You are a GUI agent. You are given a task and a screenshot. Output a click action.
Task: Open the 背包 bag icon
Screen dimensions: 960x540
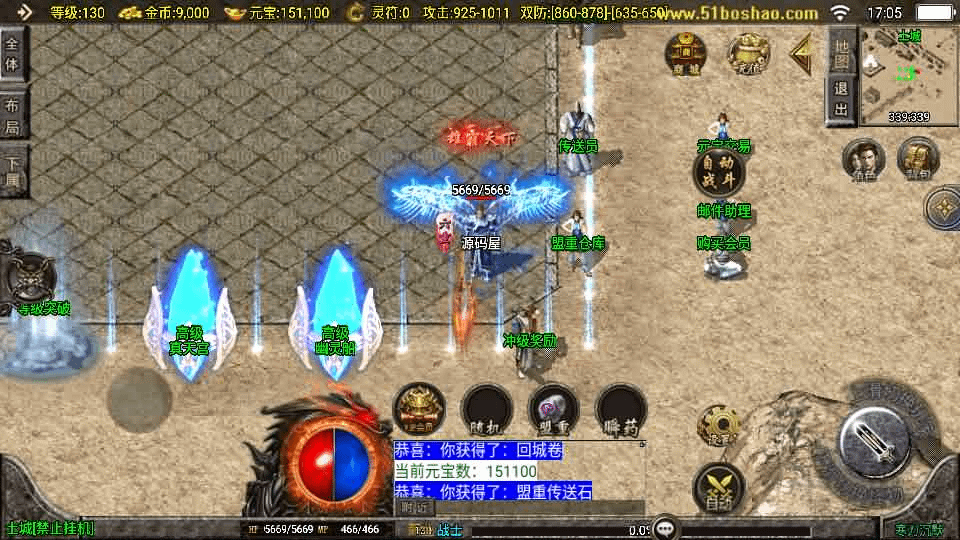(917, 160)
